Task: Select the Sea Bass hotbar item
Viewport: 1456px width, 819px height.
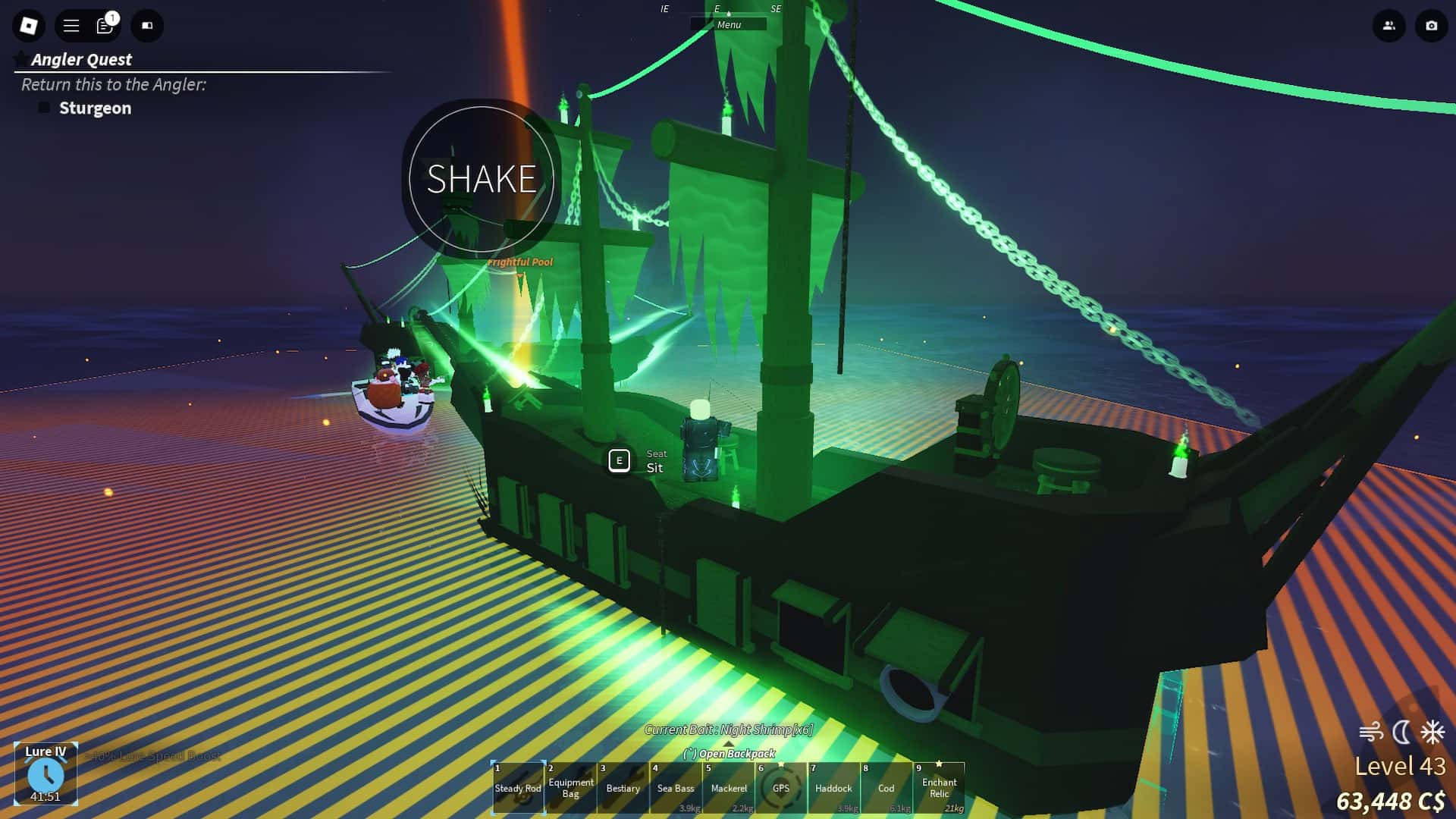Action: [676, 789]
